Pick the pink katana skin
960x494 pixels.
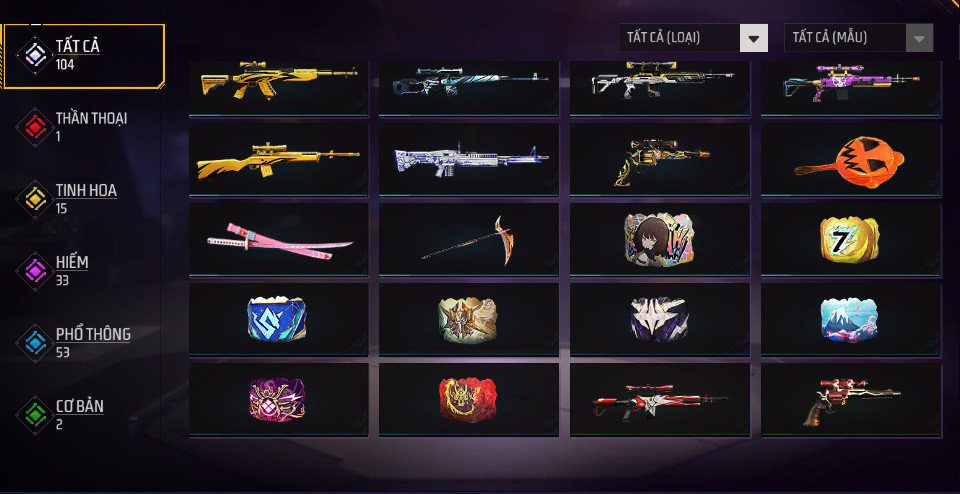pyautogui.click(x=278, y=238)
